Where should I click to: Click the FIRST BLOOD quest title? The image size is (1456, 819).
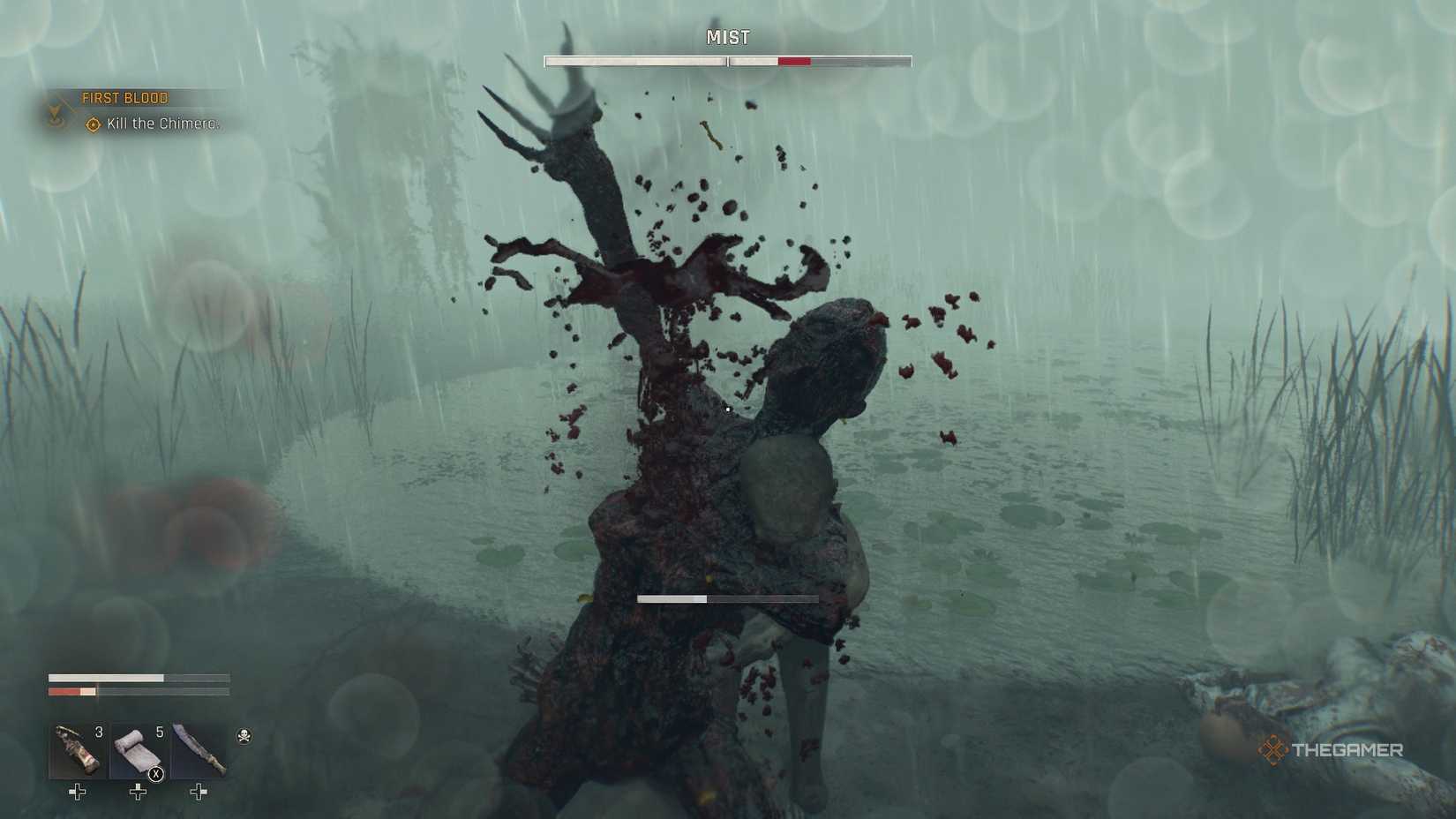[124, 97]
